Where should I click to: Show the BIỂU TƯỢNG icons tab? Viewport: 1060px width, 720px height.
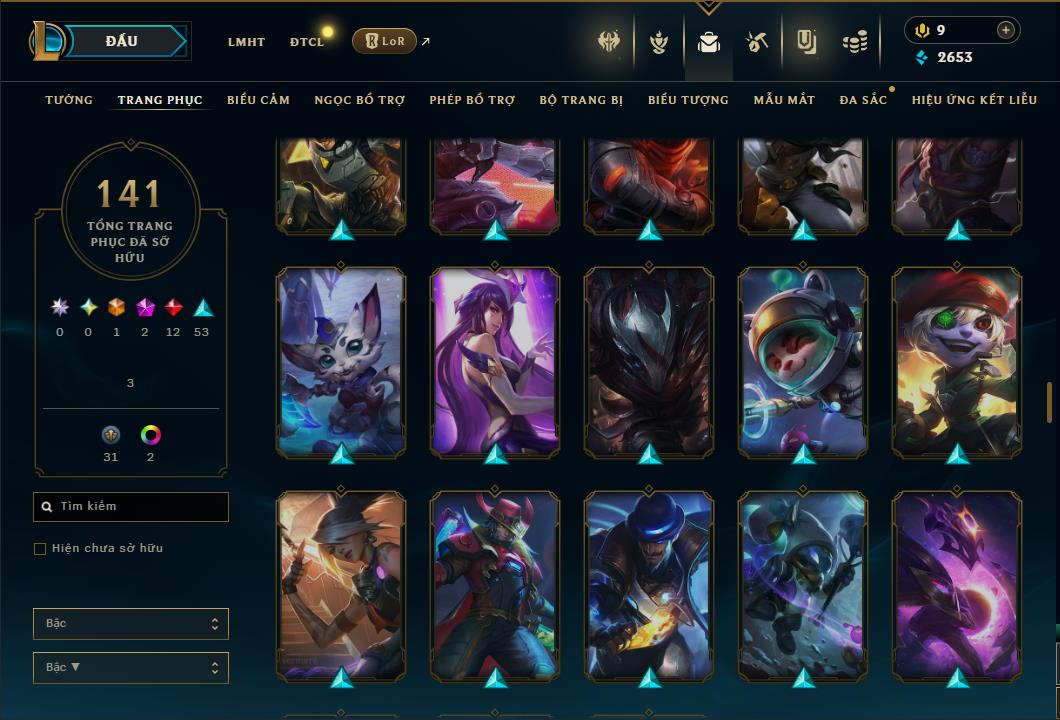click(x=688, y=100)
